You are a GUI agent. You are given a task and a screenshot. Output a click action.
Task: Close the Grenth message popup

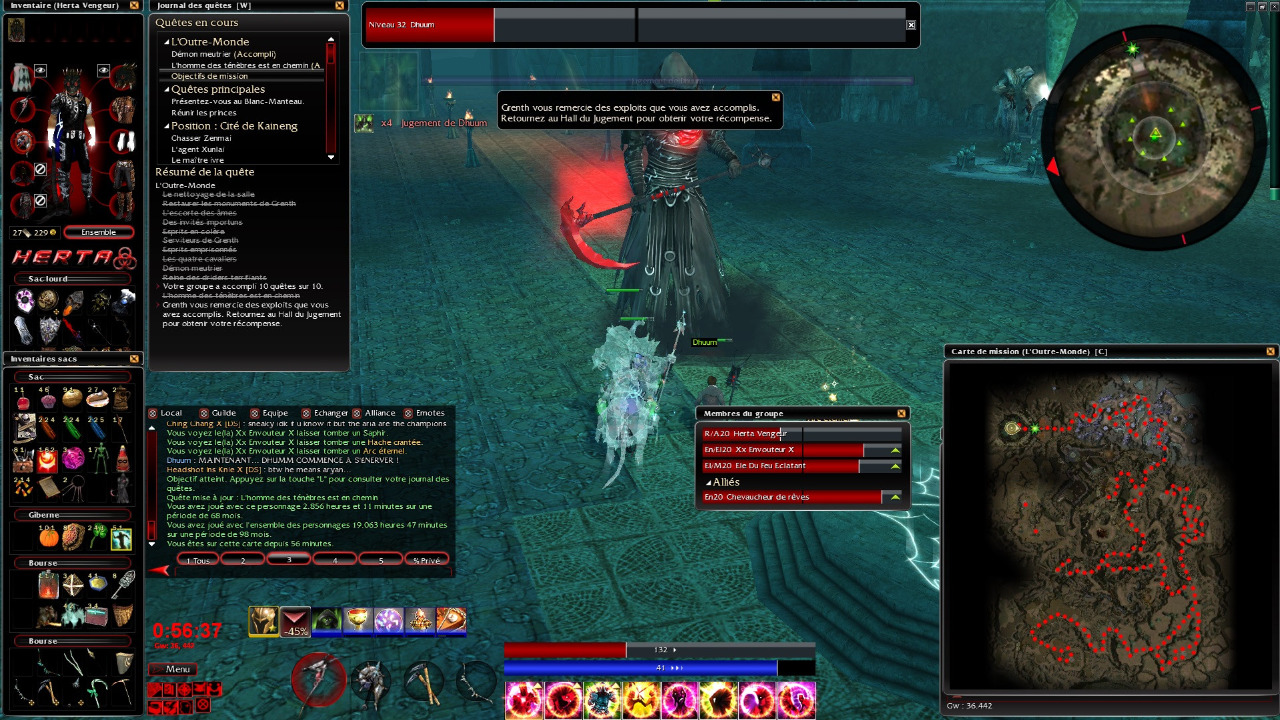[775, 97]
